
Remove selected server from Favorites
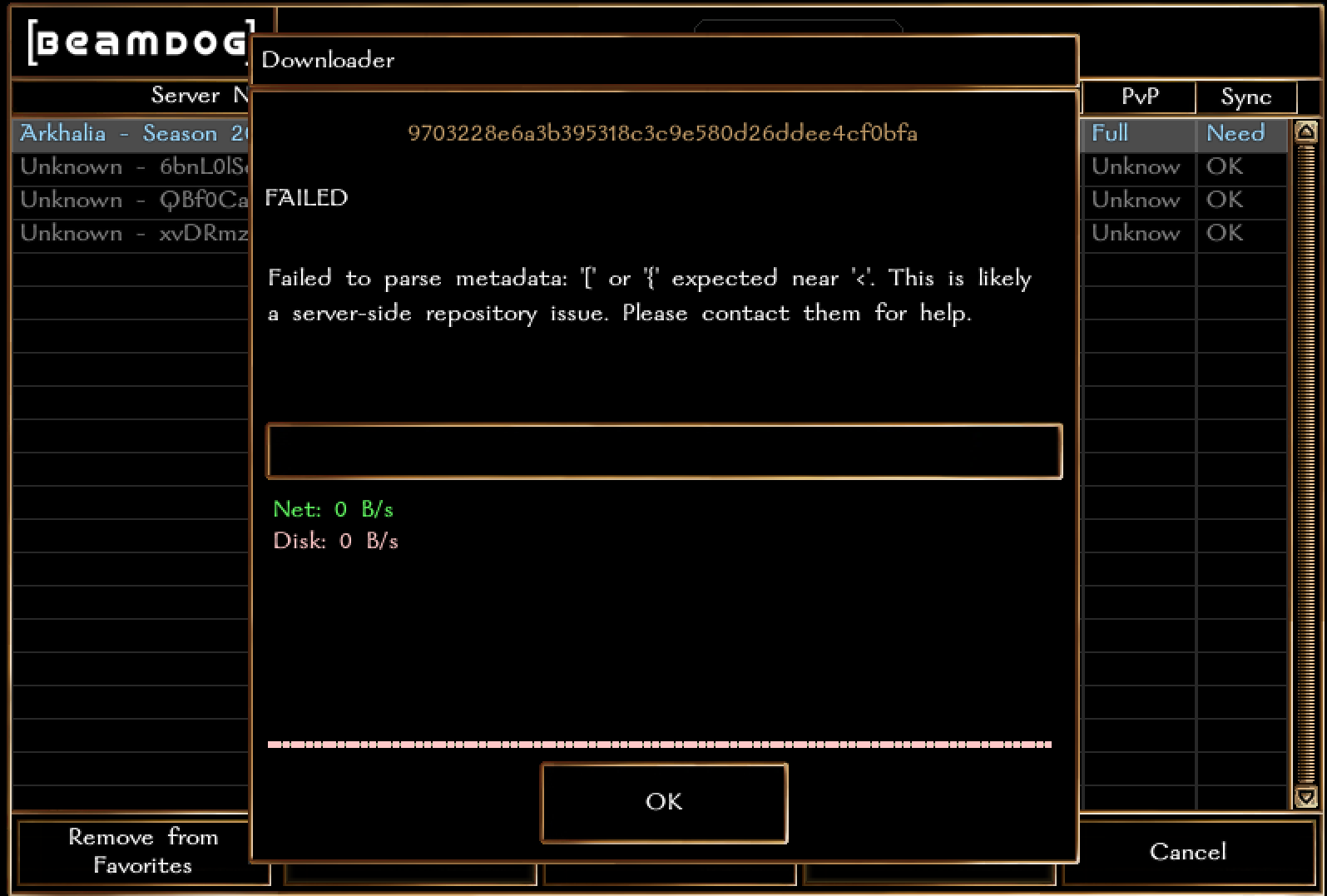[142, 851]
